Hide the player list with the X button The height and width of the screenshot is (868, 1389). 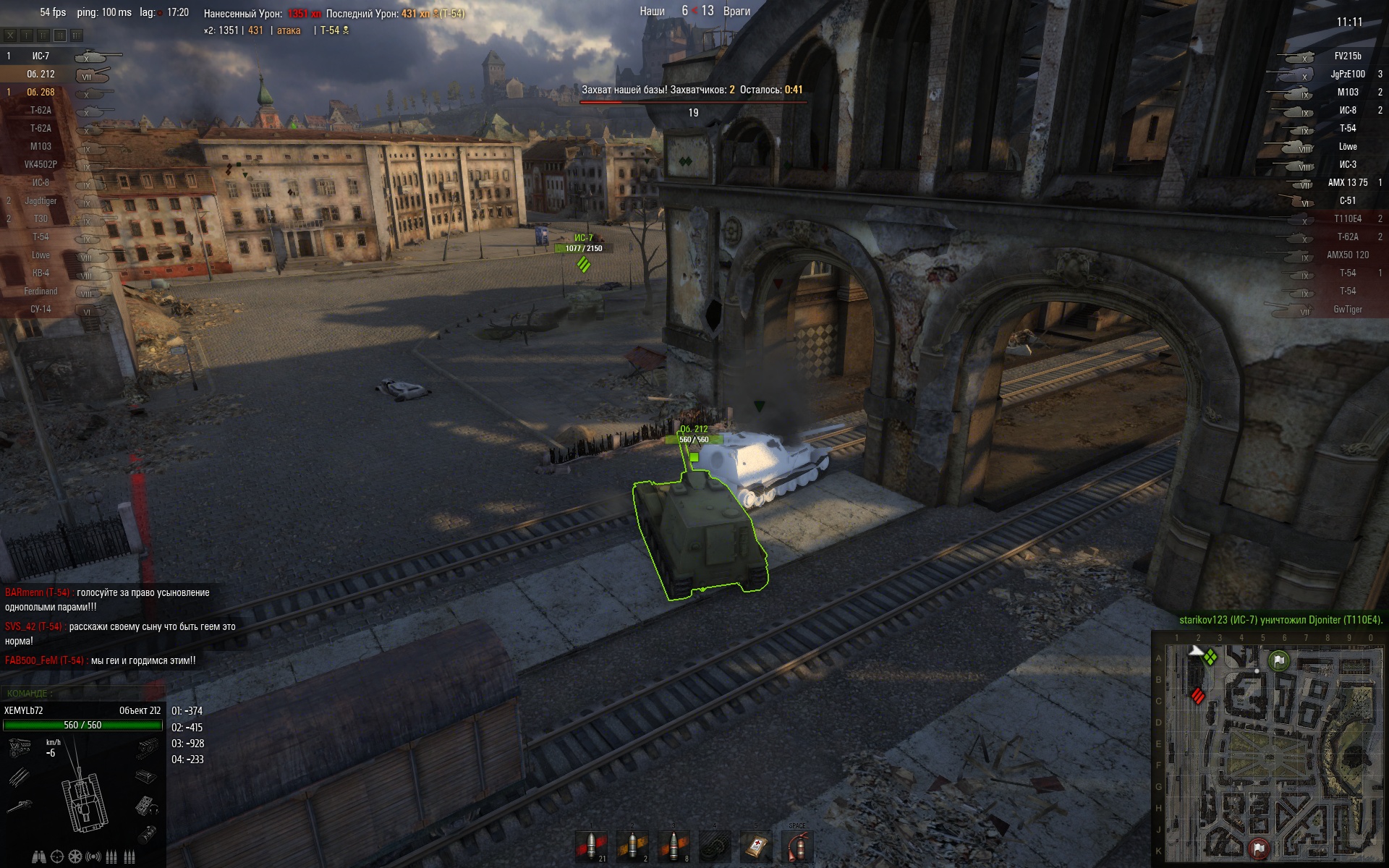coord(10,35)
